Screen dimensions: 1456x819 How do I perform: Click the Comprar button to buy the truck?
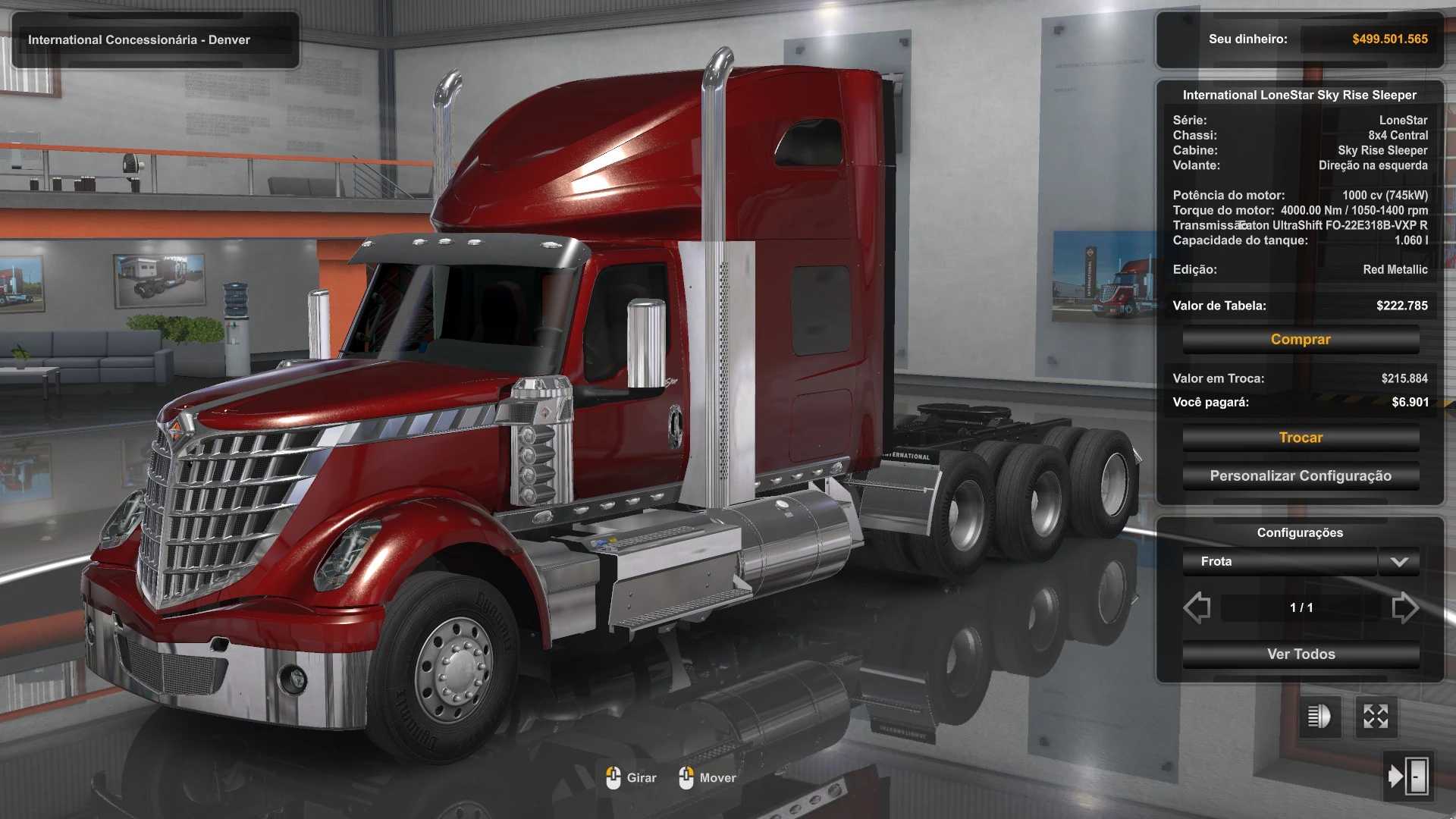(1300, 340)
